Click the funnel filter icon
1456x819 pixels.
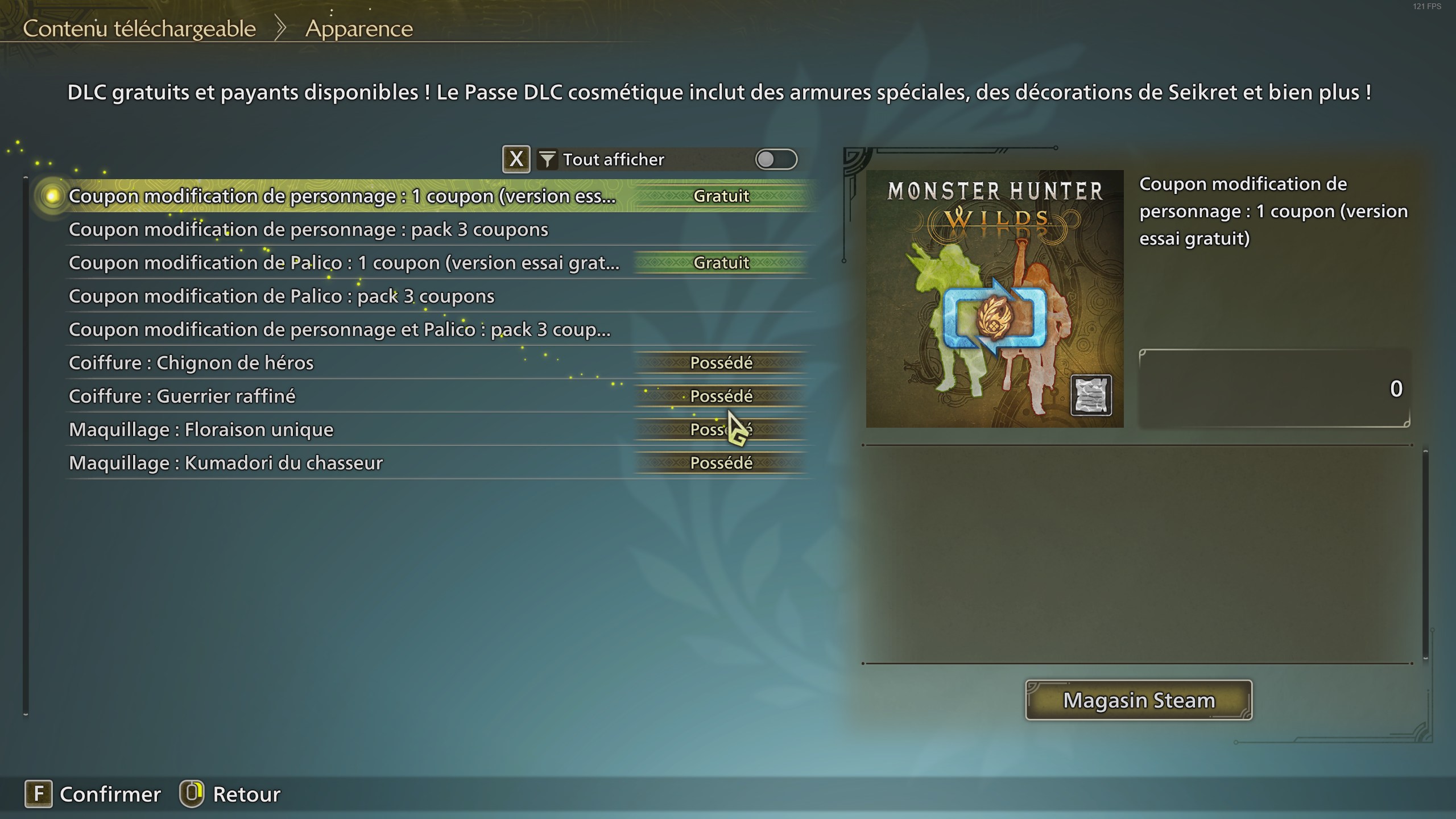547,160
